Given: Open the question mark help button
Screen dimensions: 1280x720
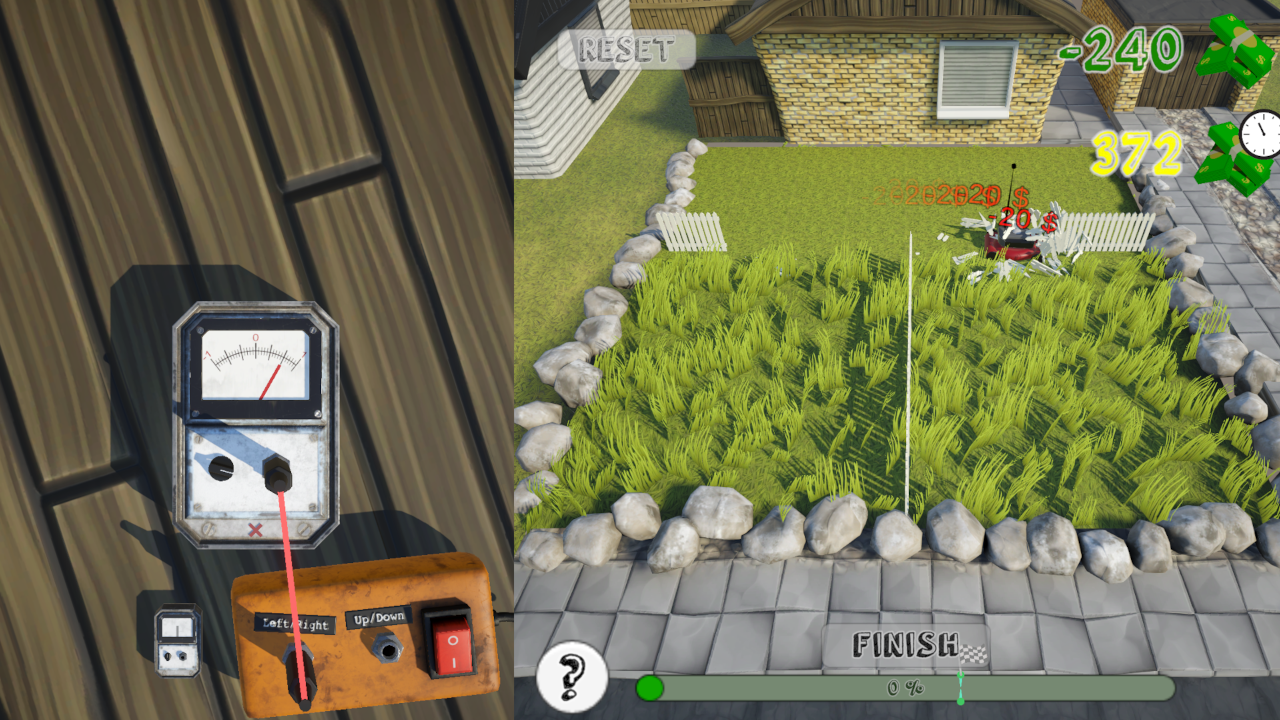Looking at the screenshot, I should (x=572, y=676).
